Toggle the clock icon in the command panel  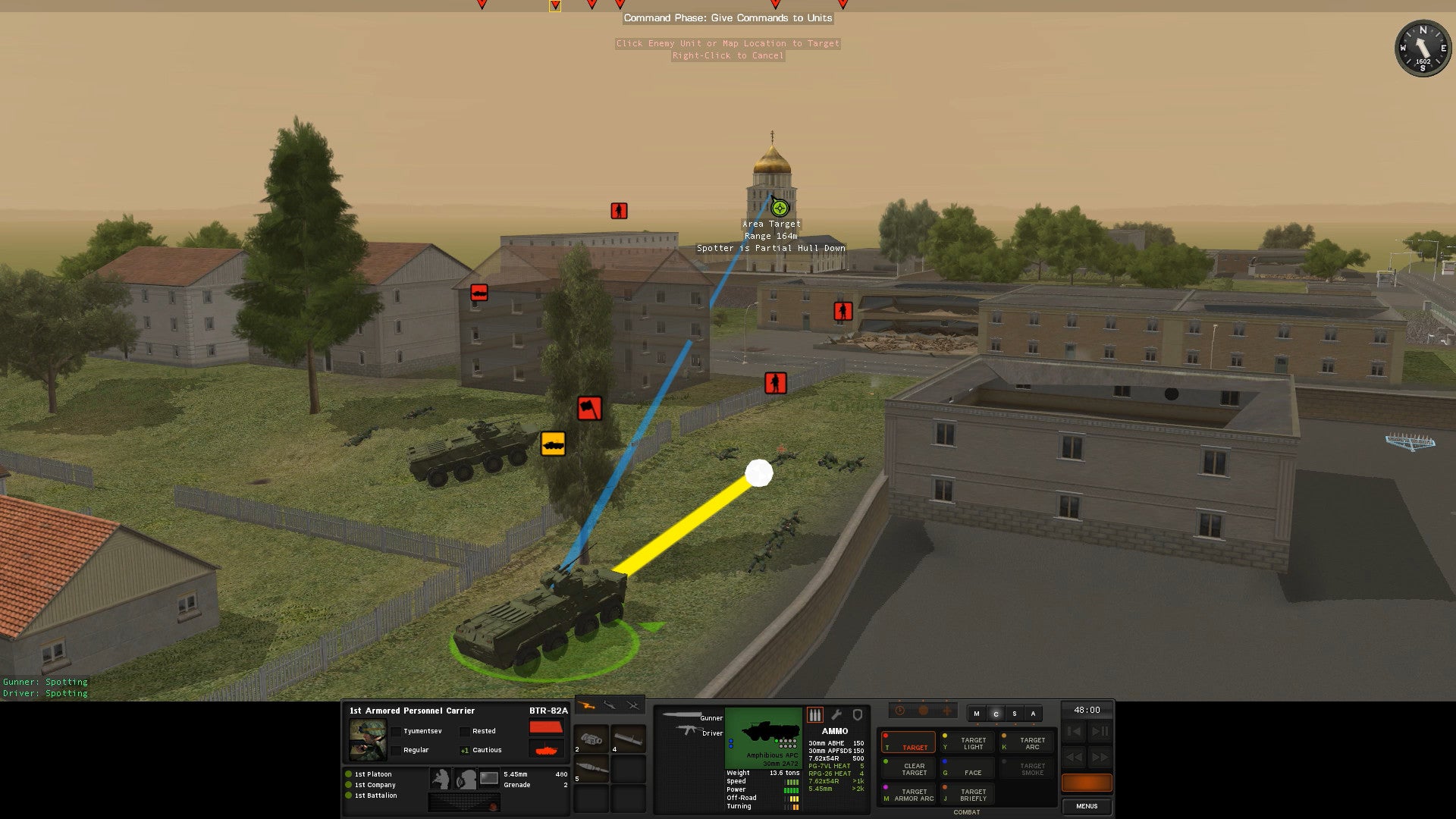[x=900, y=710]
